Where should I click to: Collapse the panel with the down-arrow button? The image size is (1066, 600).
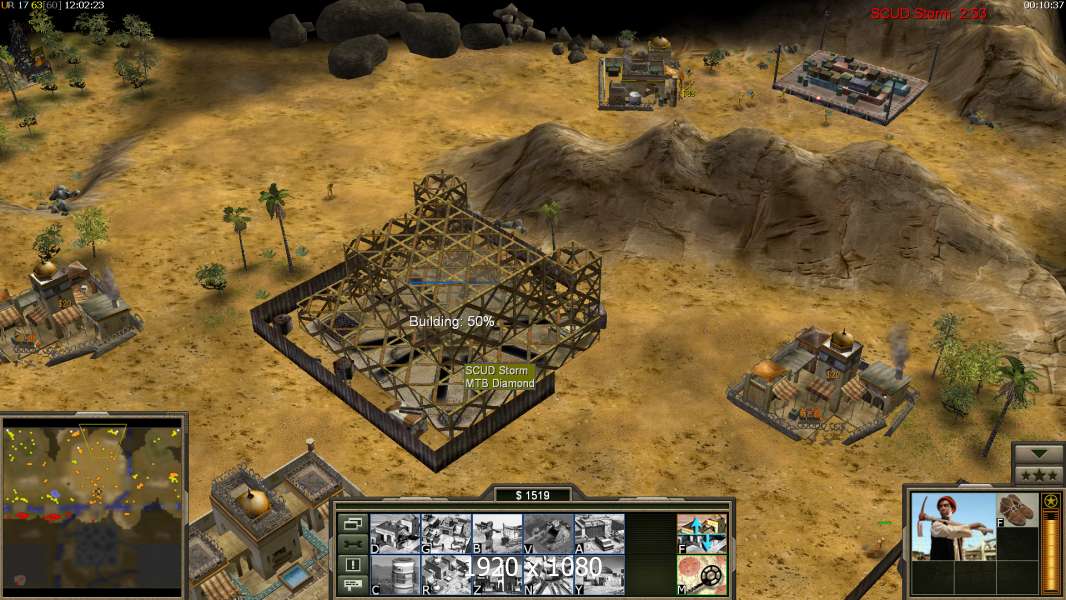tap(1038, 454)
